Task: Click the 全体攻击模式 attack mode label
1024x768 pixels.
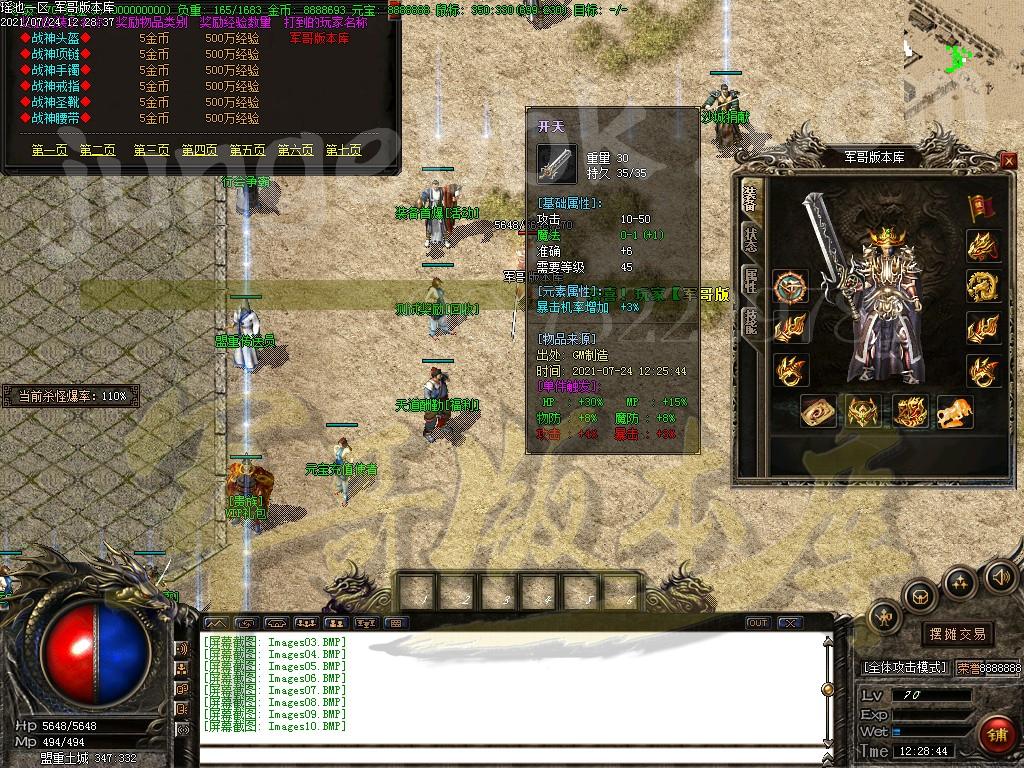Action: click(904, 667)
